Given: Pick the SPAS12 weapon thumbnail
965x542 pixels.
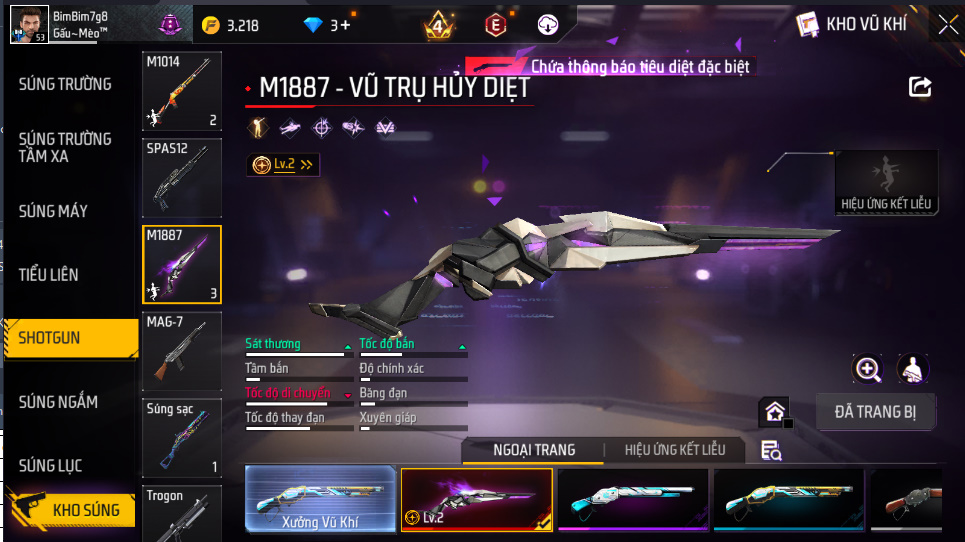Looking at the screenshot, I should (181, 178).
